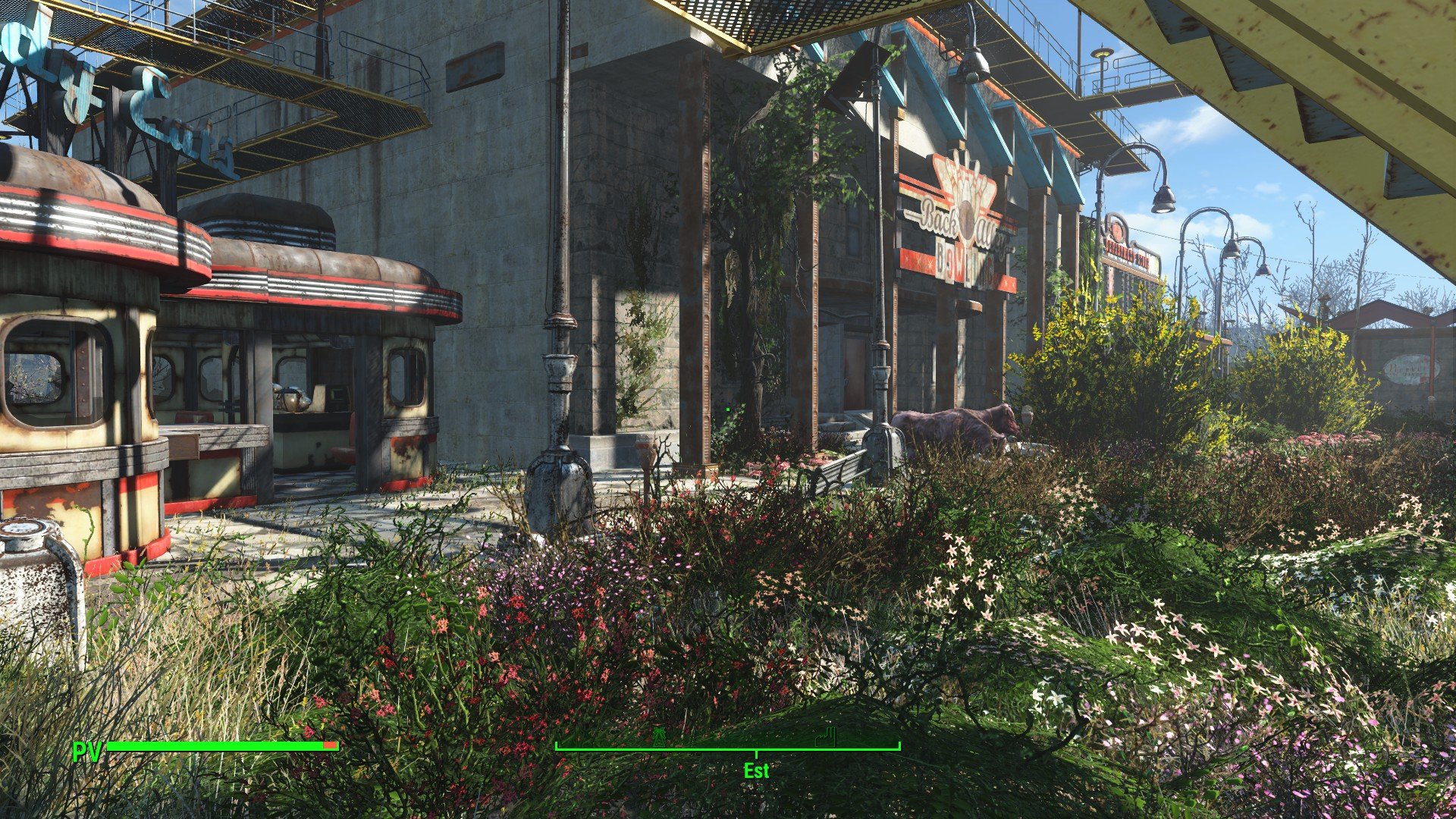The height and width of the screenshot is (819, 1456).
Task: Select the factory marker on the compass
Action: click(x=824, y=736)
